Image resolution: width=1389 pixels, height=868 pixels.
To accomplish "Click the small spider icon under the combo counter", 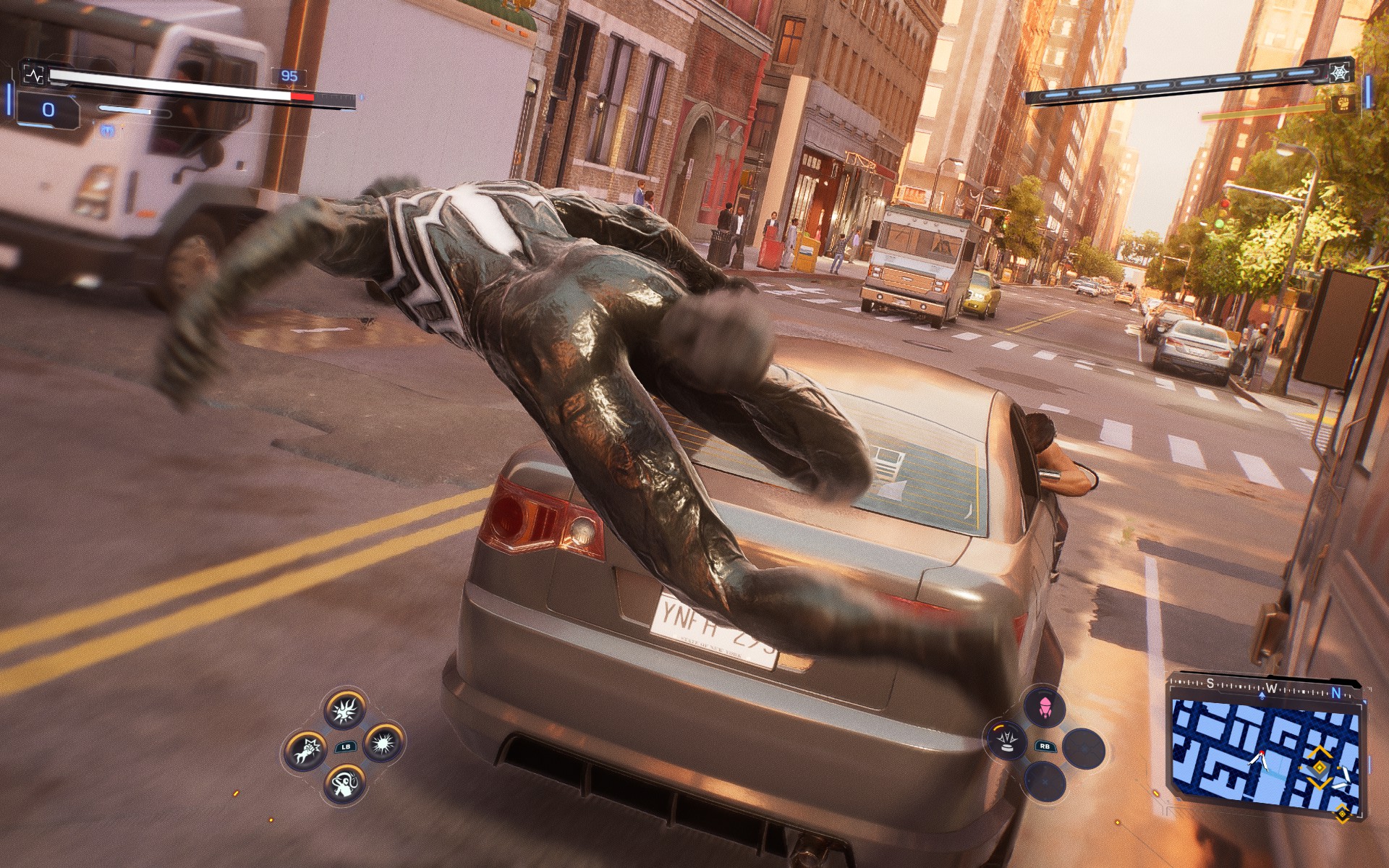I will click(x=106, y=131).
